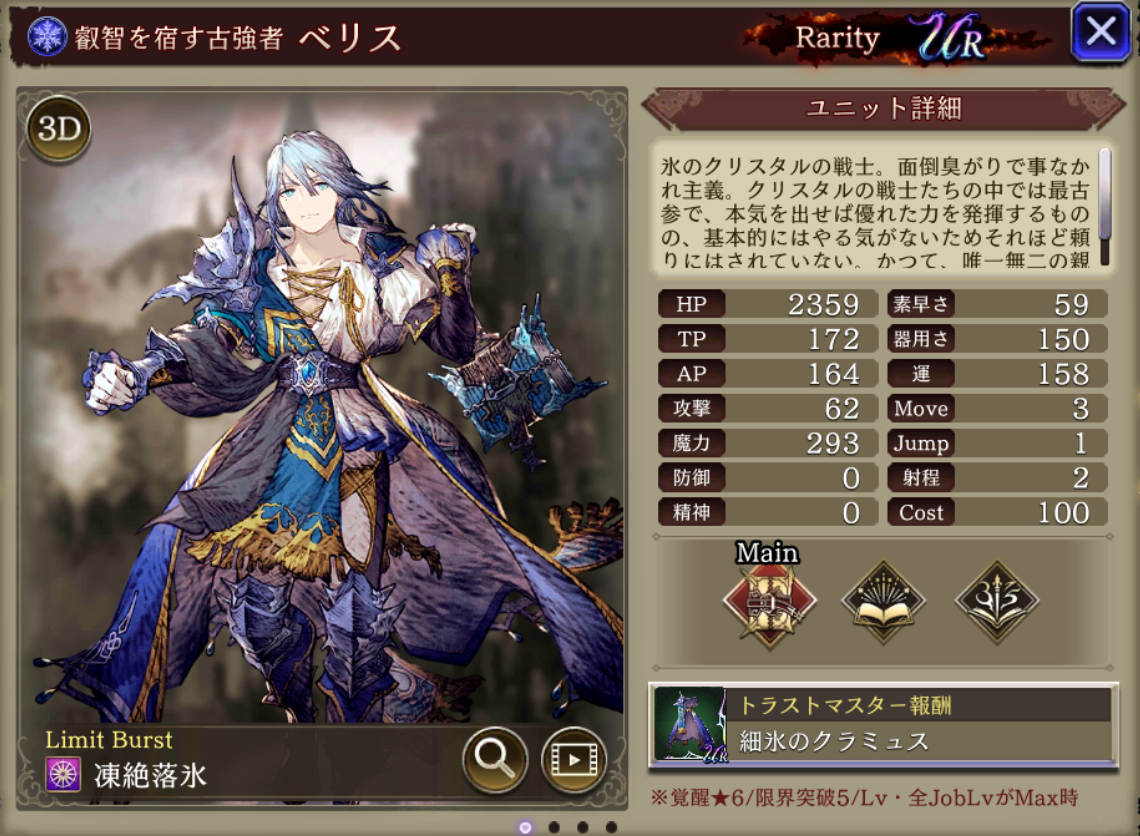Click the unit description scrollbar
The width and height of the screenshot is (1140, 836).
(1105, 195)
